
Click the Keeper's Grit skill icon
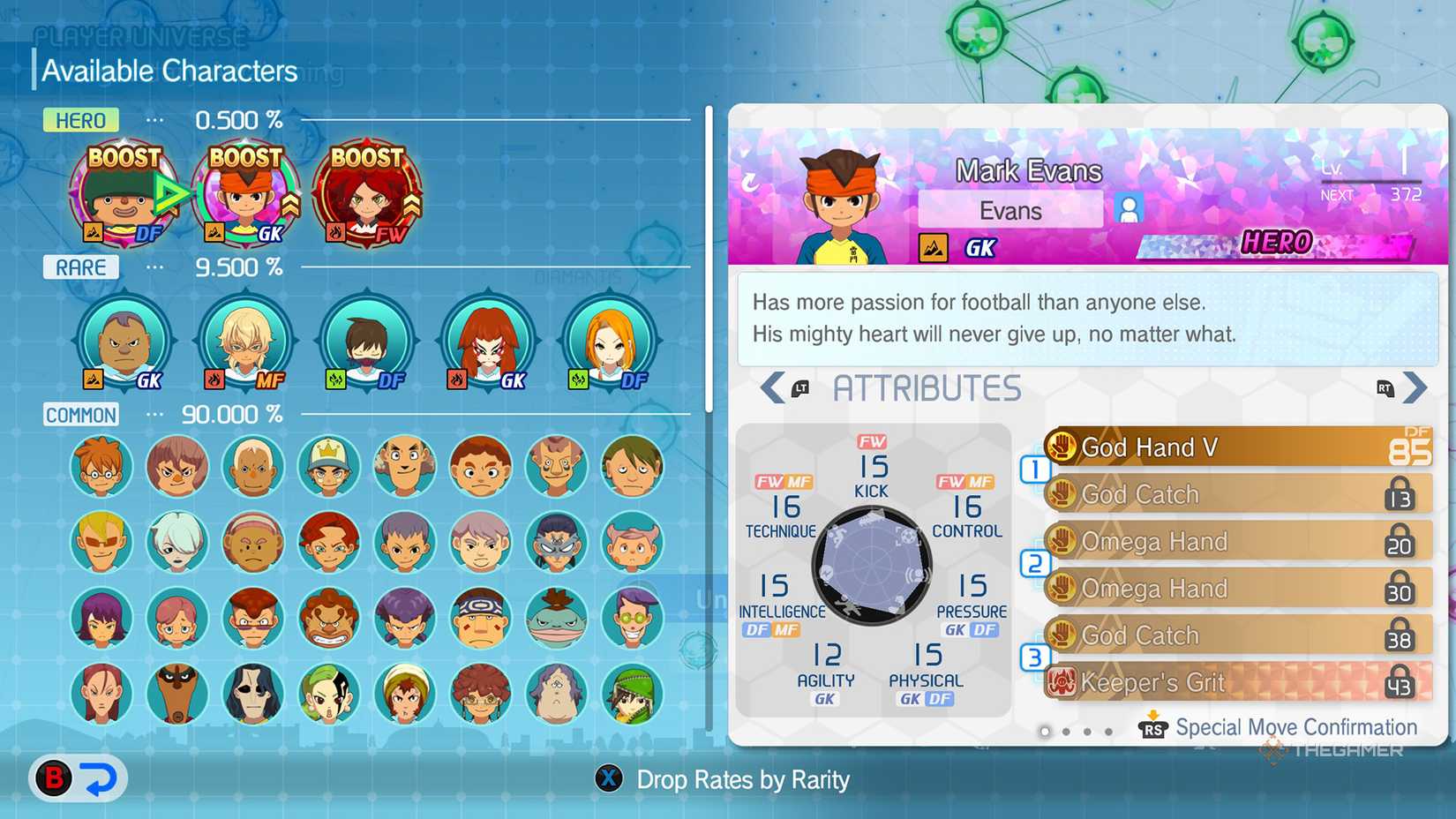pos(1064,682)
